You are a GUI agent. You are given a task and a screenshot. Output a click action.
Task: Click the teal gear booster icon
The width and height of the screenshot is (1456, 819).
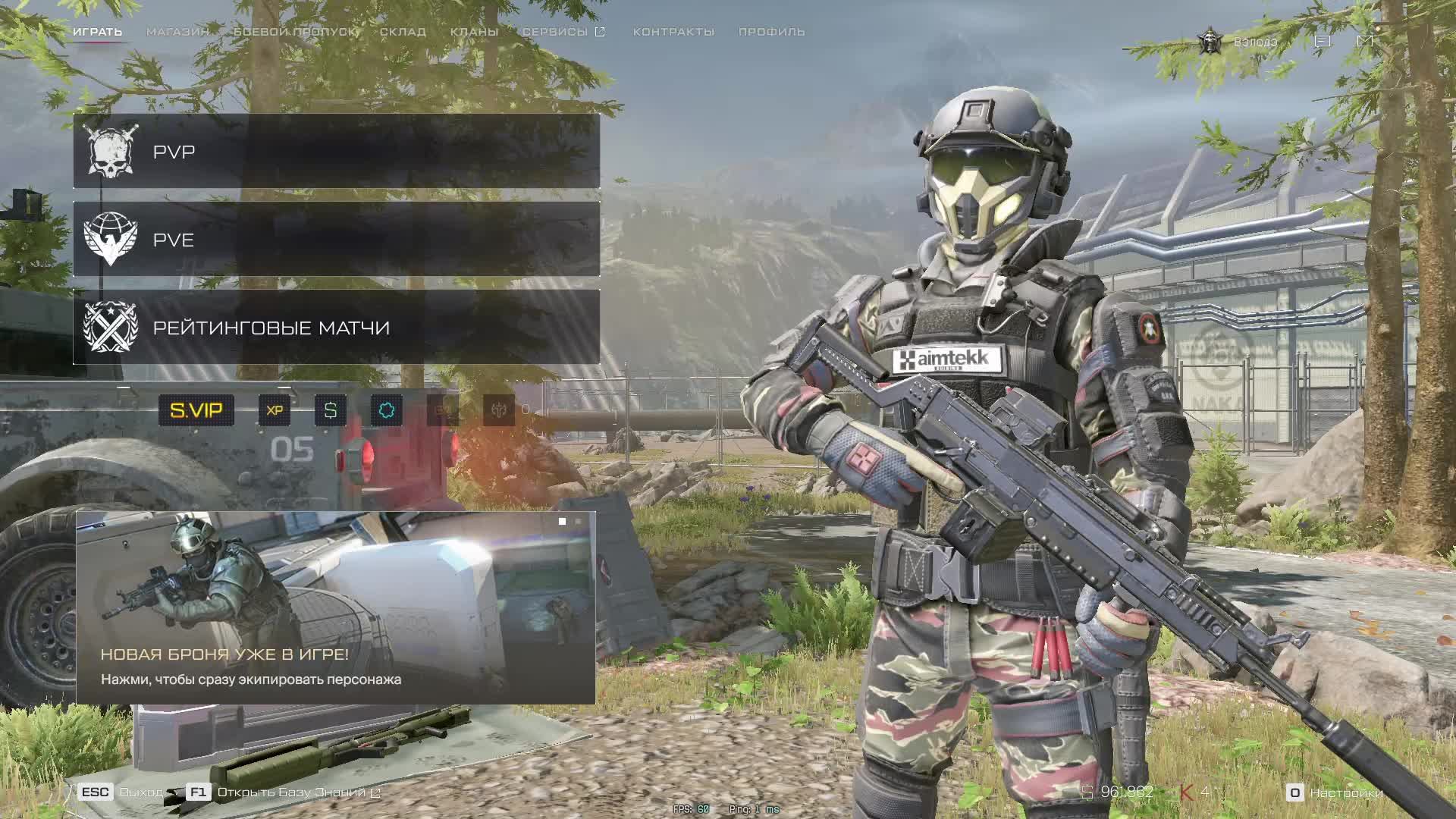(387, 410)
